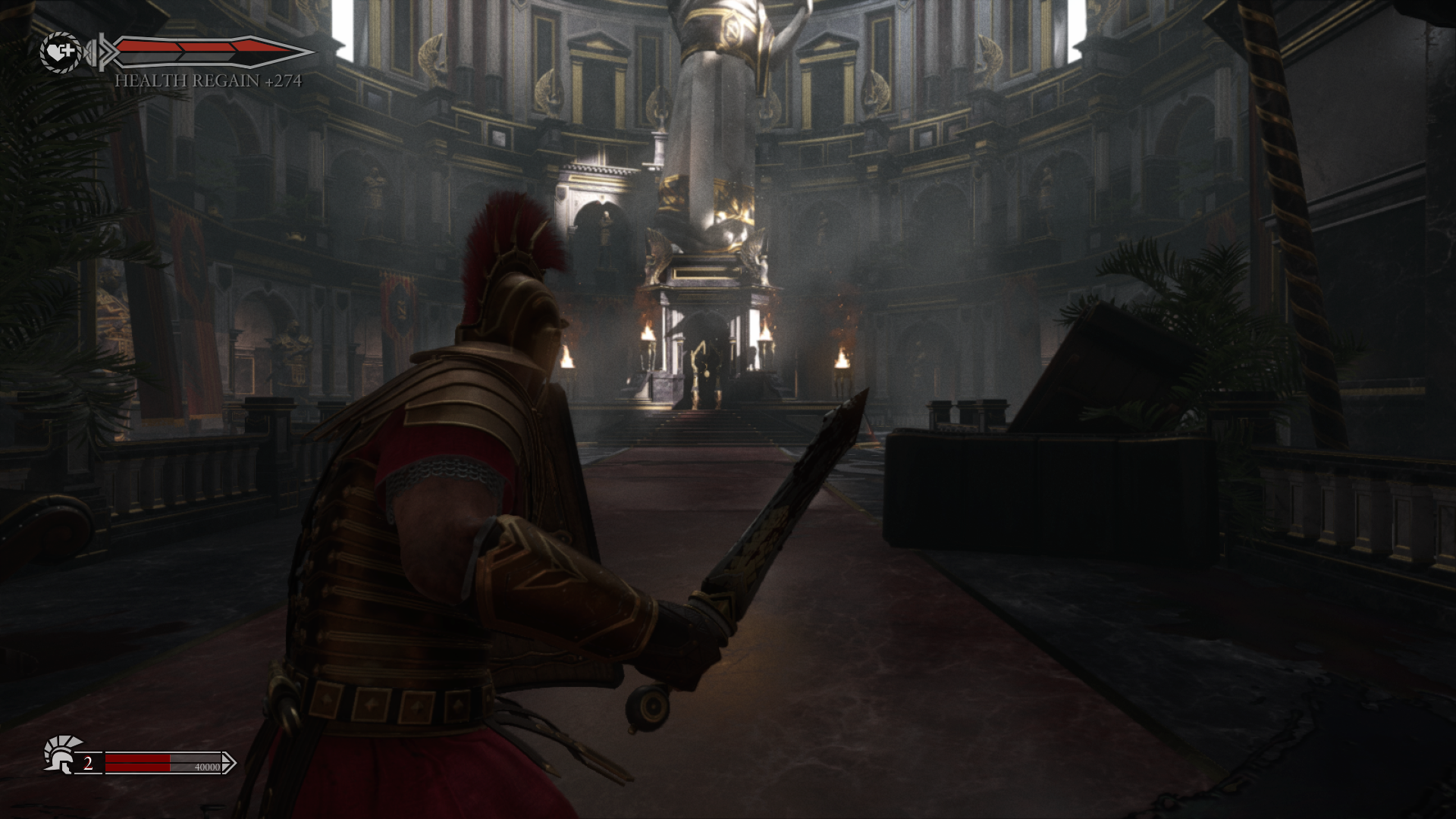Toggle the darkened focus gauge below the blade
Viewport: 1456px width, 819px height.
[x=180, y=58]
